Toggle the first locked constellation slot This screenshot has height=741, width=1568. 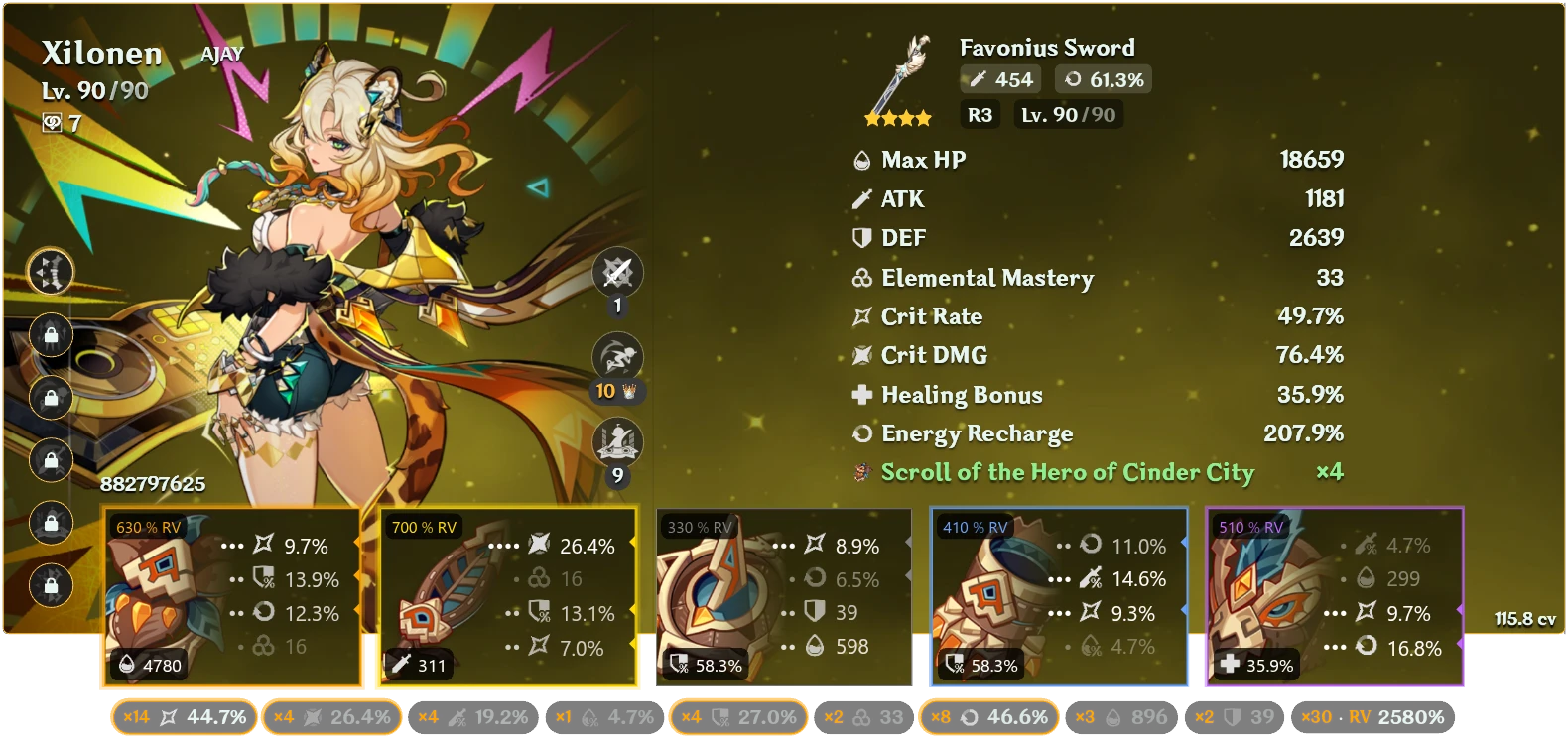(x=49, y=335)
